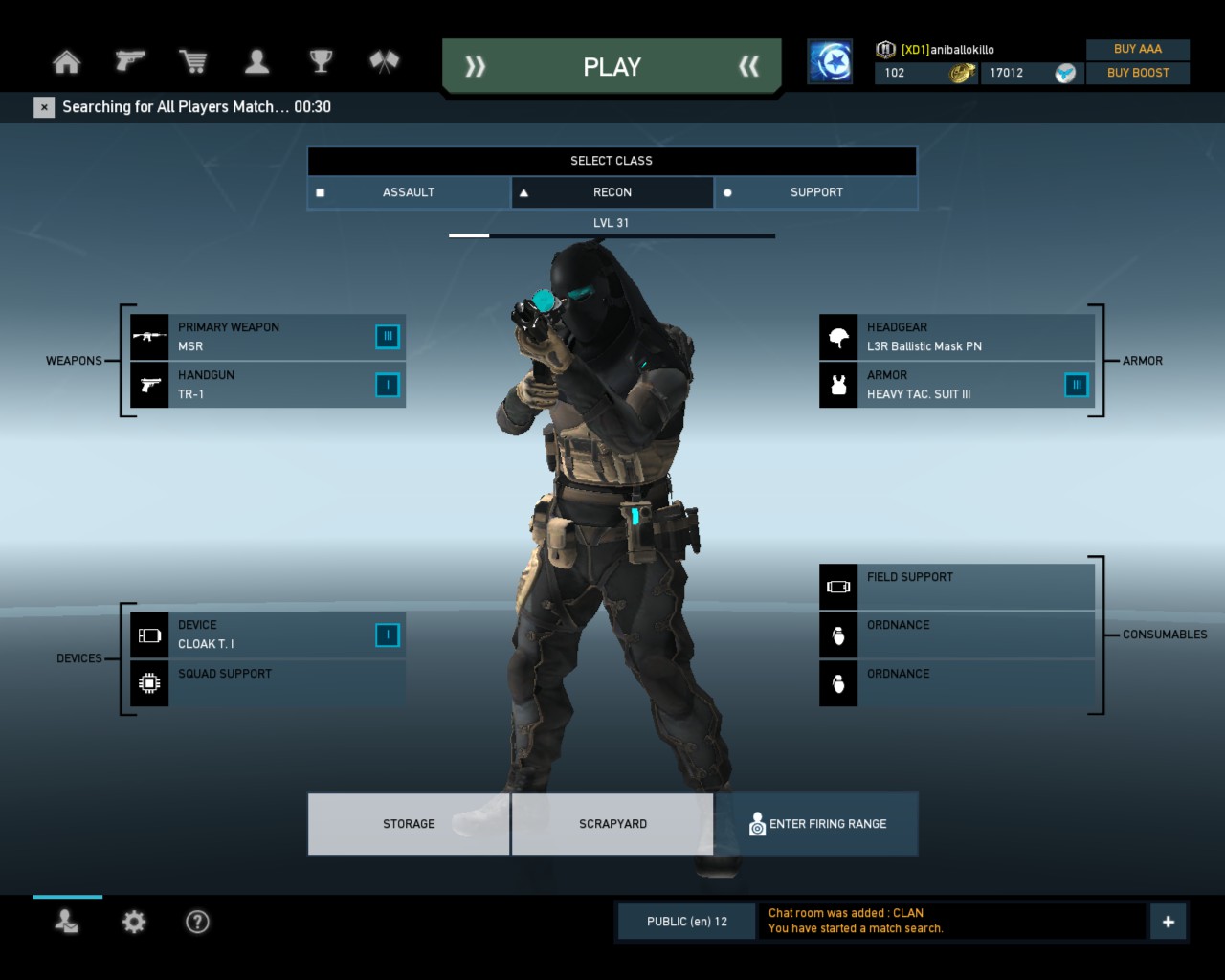Image resolution: width=1225 pixels, height=980 pixels.
Task: Cancel the All Players match search
Action: click(44, 107)
